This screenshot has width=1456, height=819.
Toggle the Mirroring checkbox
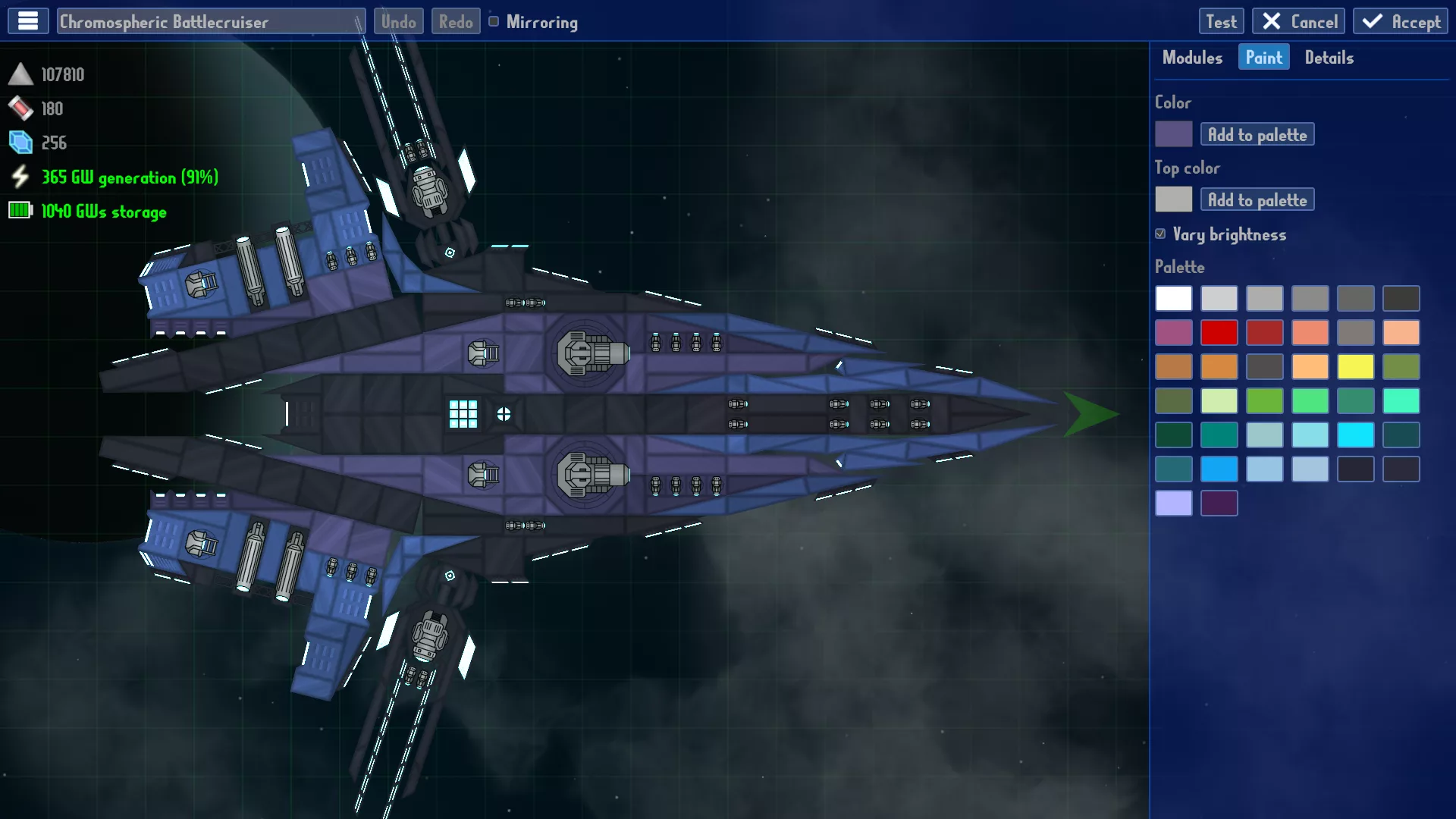(494, 21)
